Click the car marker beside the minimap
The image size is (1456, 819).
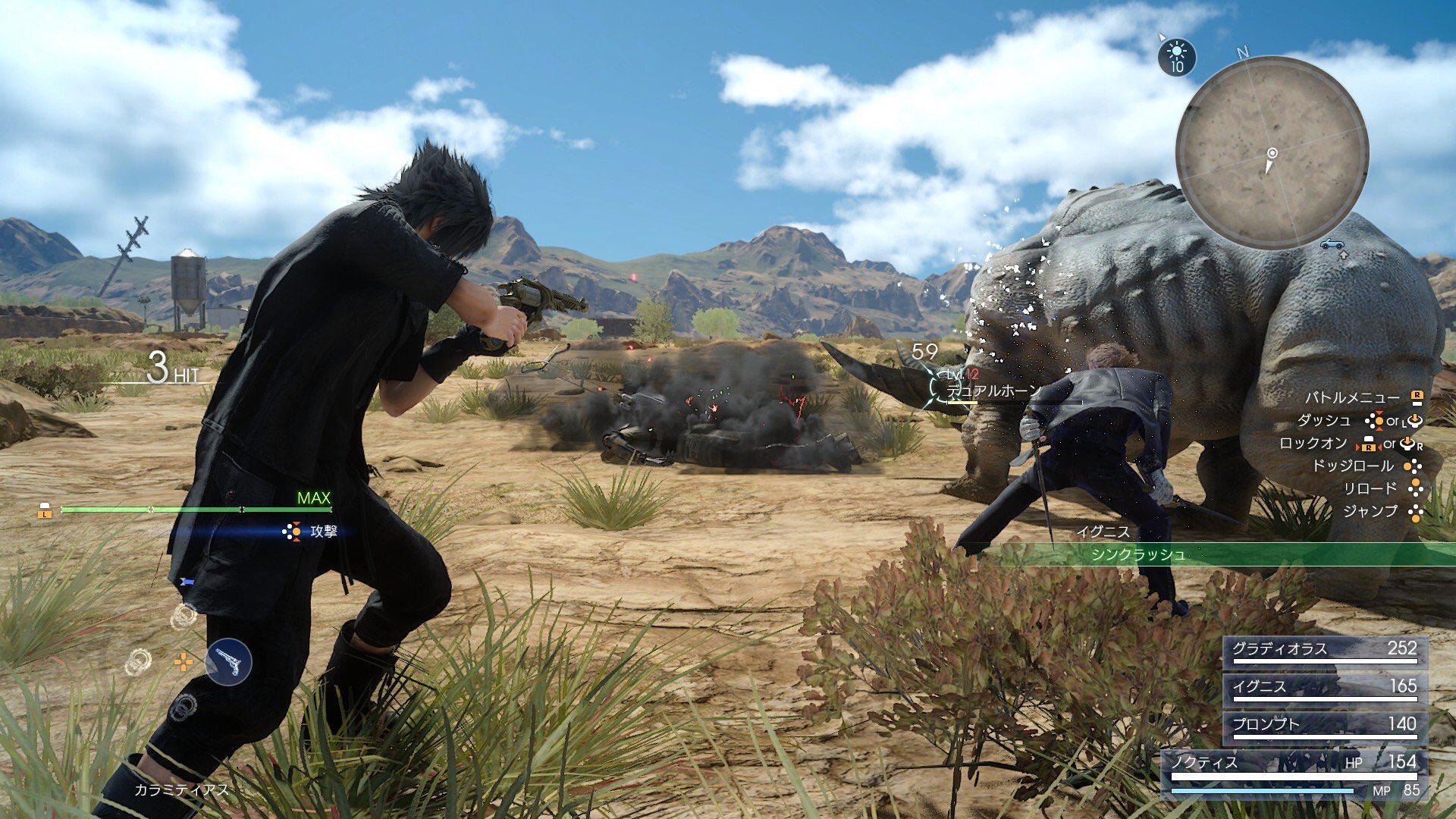(x=1332, y=244)
